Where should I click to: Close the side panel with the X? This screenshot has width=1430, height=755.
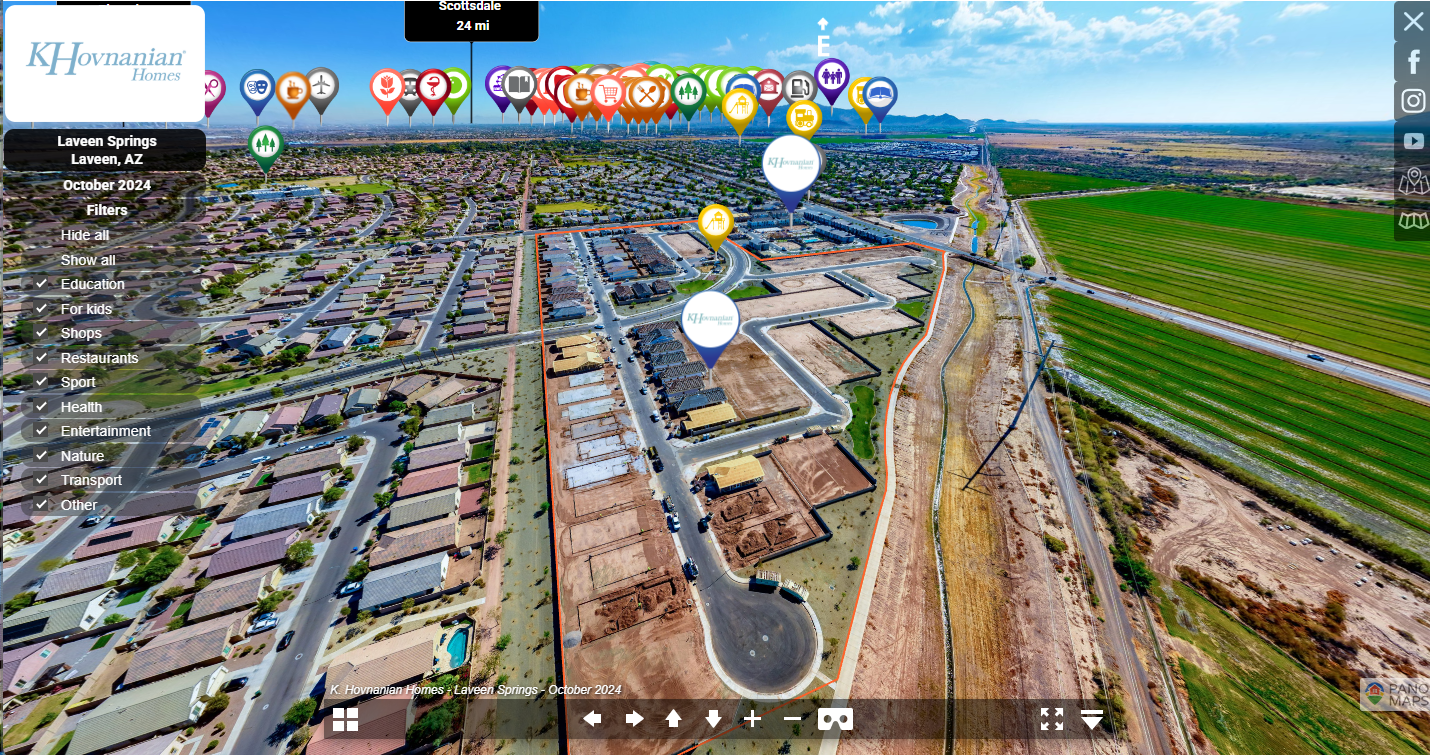[x=1413, y=21]
